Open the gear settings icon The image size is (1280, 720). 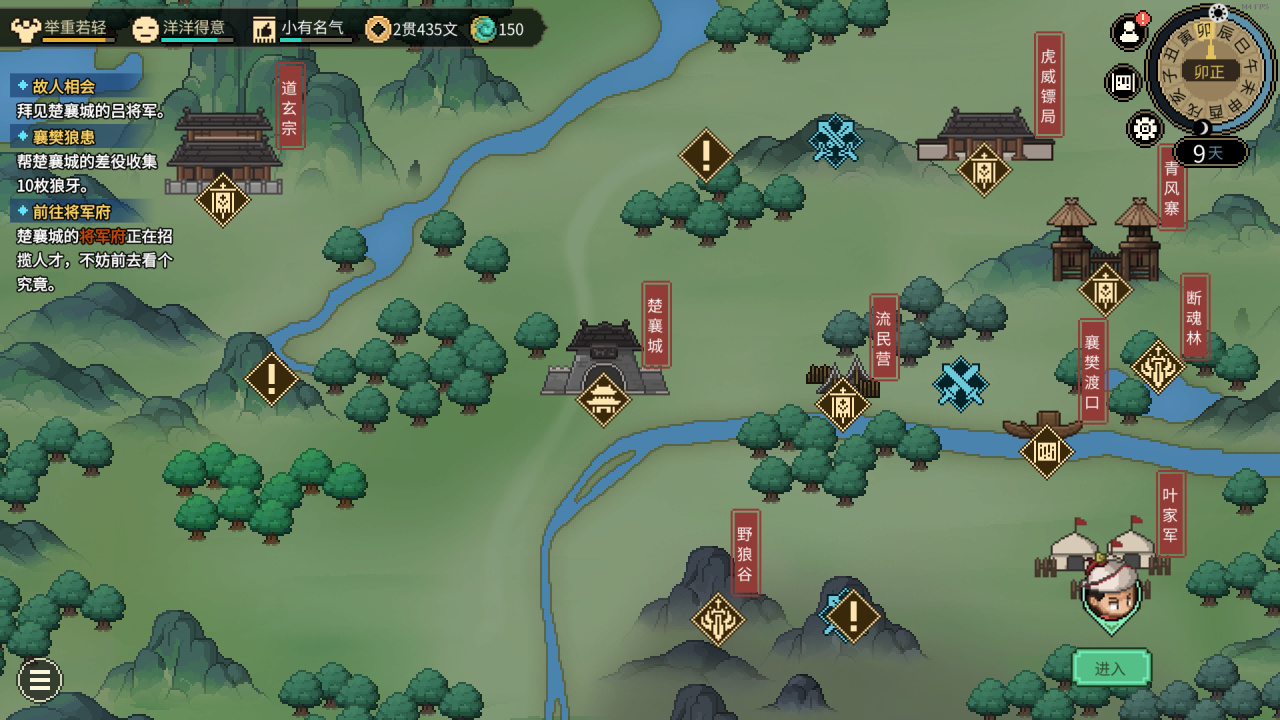coord(1145,128)
